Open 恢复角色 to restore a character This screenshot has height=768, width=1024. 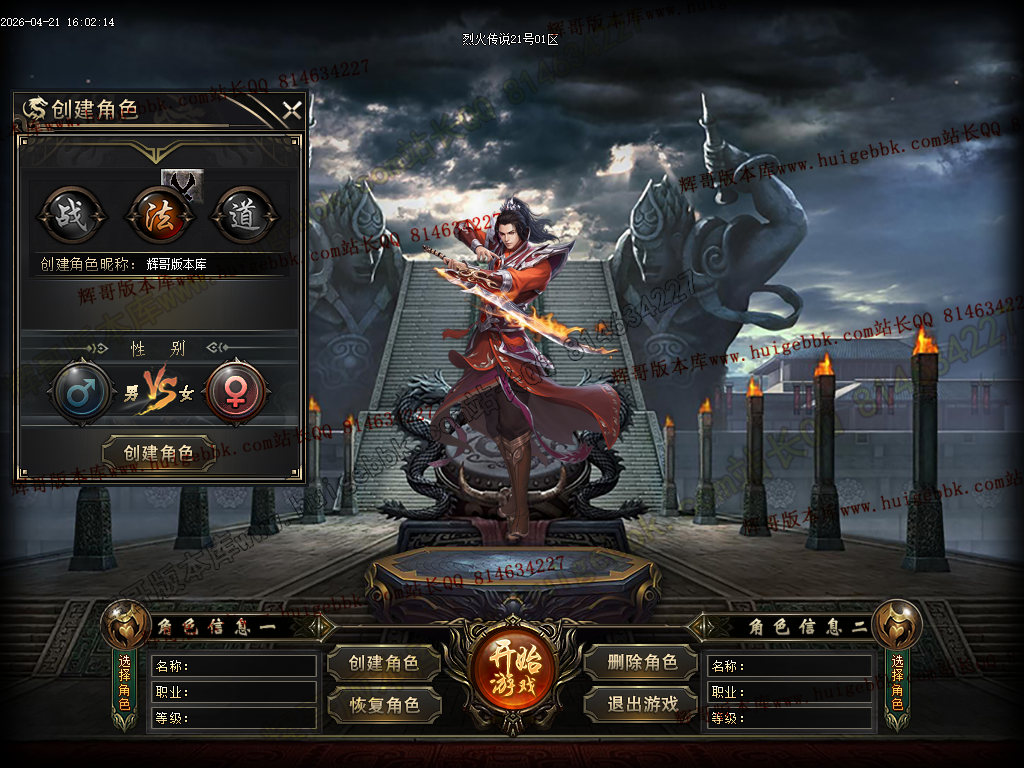(385, 704)
